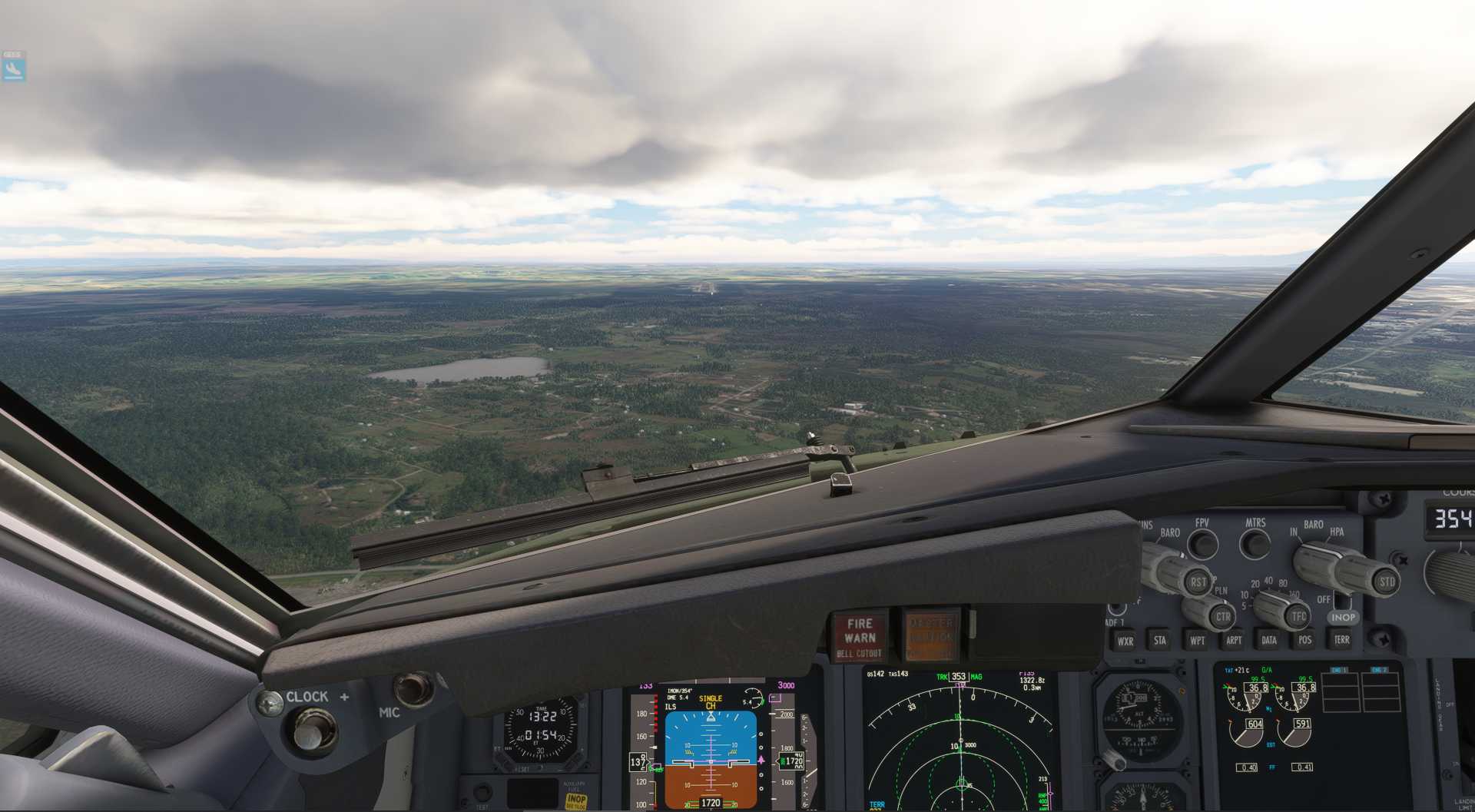Screen dimensions: 1475x812
Task: Push the MTRS meters altitude button
Action: pyautogui.click(x=1256, y=544)
